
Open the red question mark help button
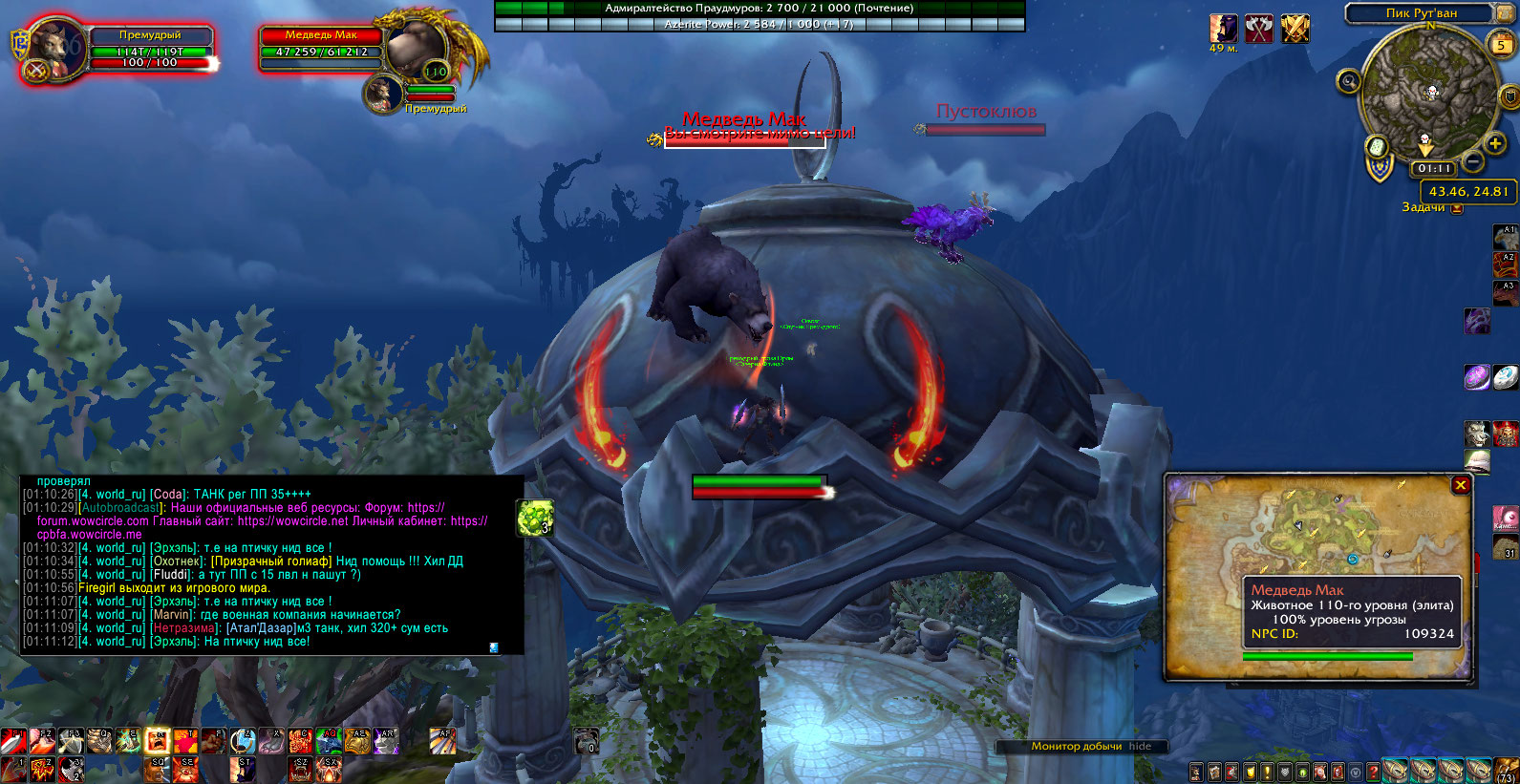1373,772
